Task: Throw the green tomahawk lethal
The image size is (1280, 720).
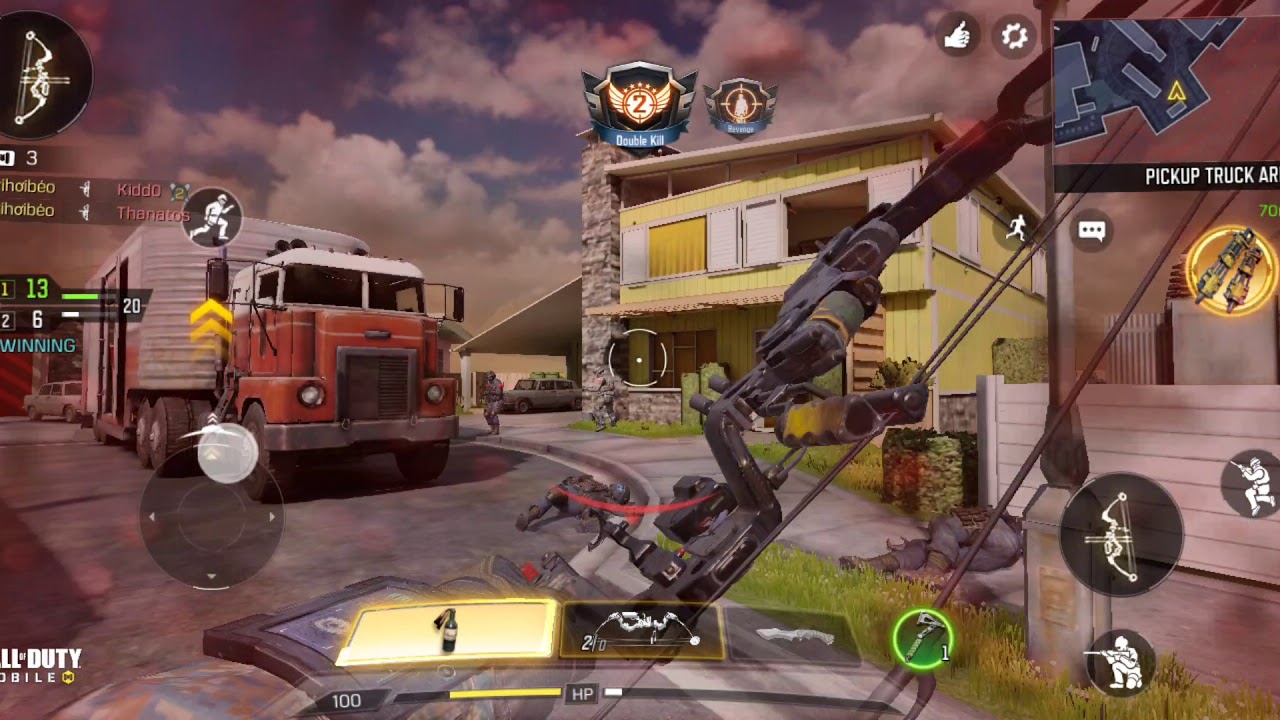Action: click(922, 638)
